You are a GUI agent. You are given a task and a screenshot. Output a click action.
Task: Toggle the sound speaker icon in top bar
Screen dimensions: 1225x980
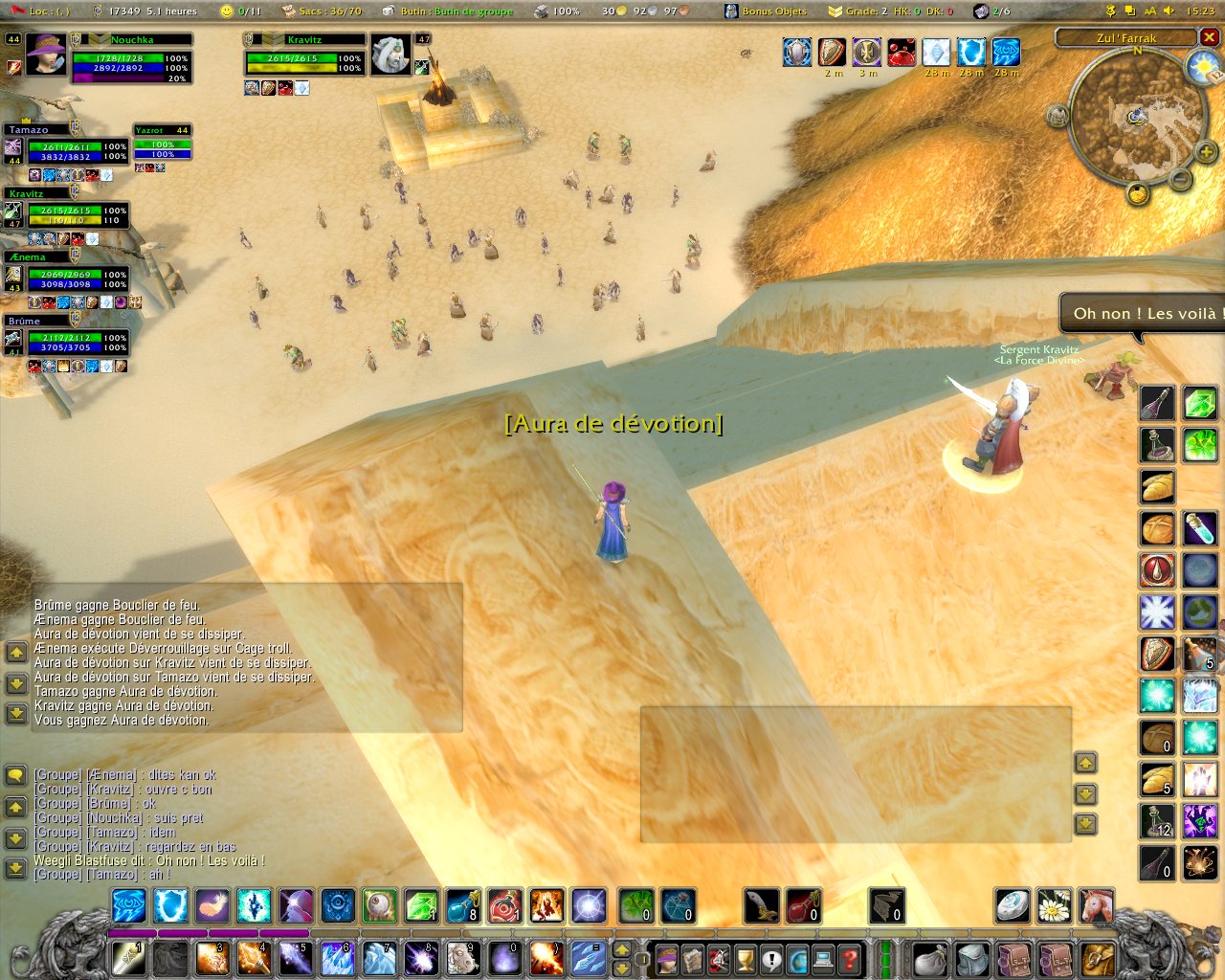pos(1169,11)
